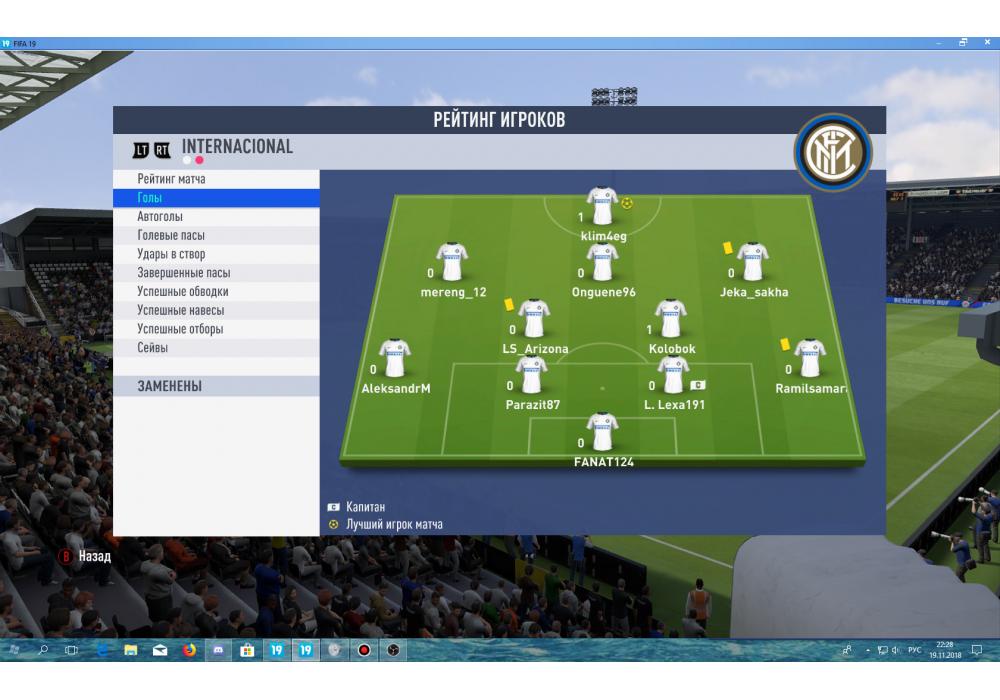Viewport: 1000px width, 700px height.
Task: Close the FIFA 19 window
Action: 987,43
